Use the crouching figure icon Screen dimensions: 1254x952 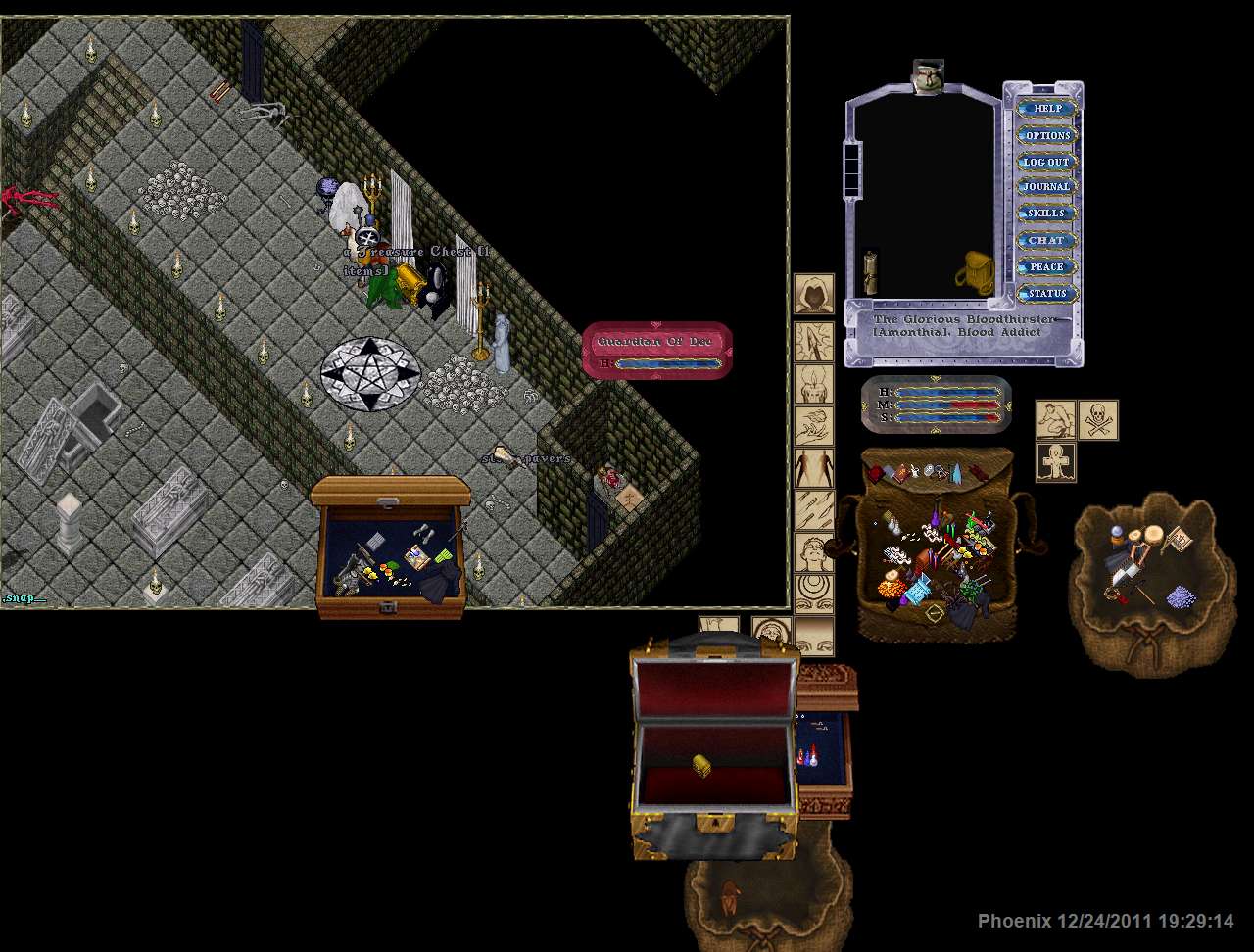click(1056, 419)
